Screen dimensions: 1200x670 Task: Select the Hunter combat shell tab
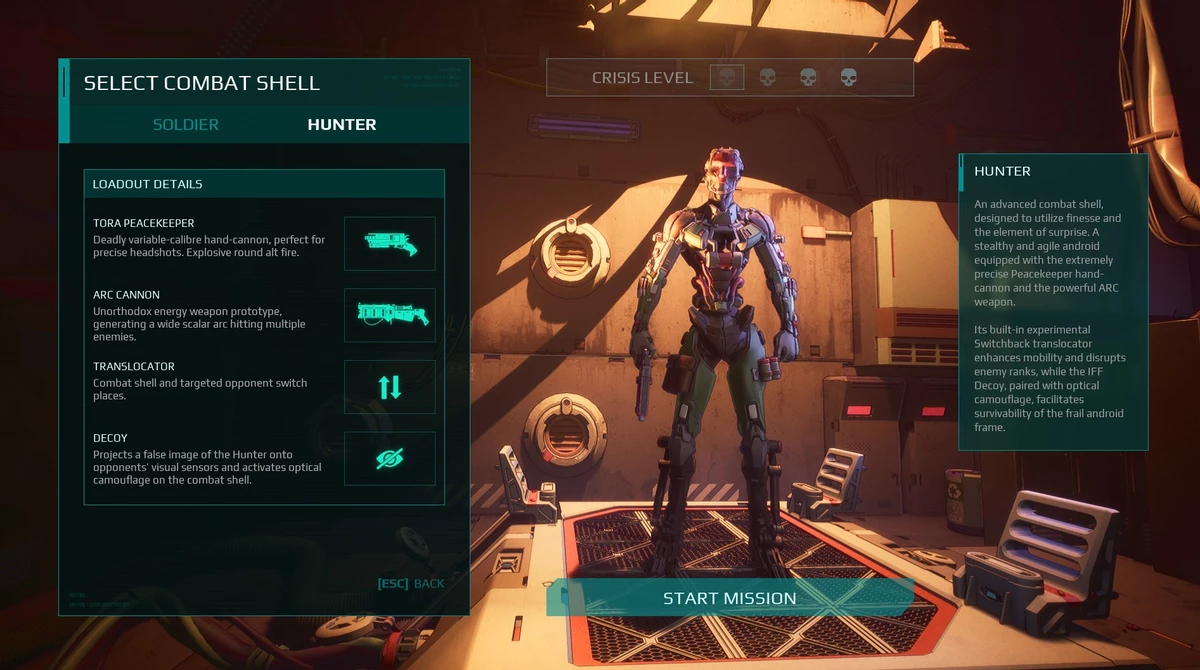coord(342,125)
